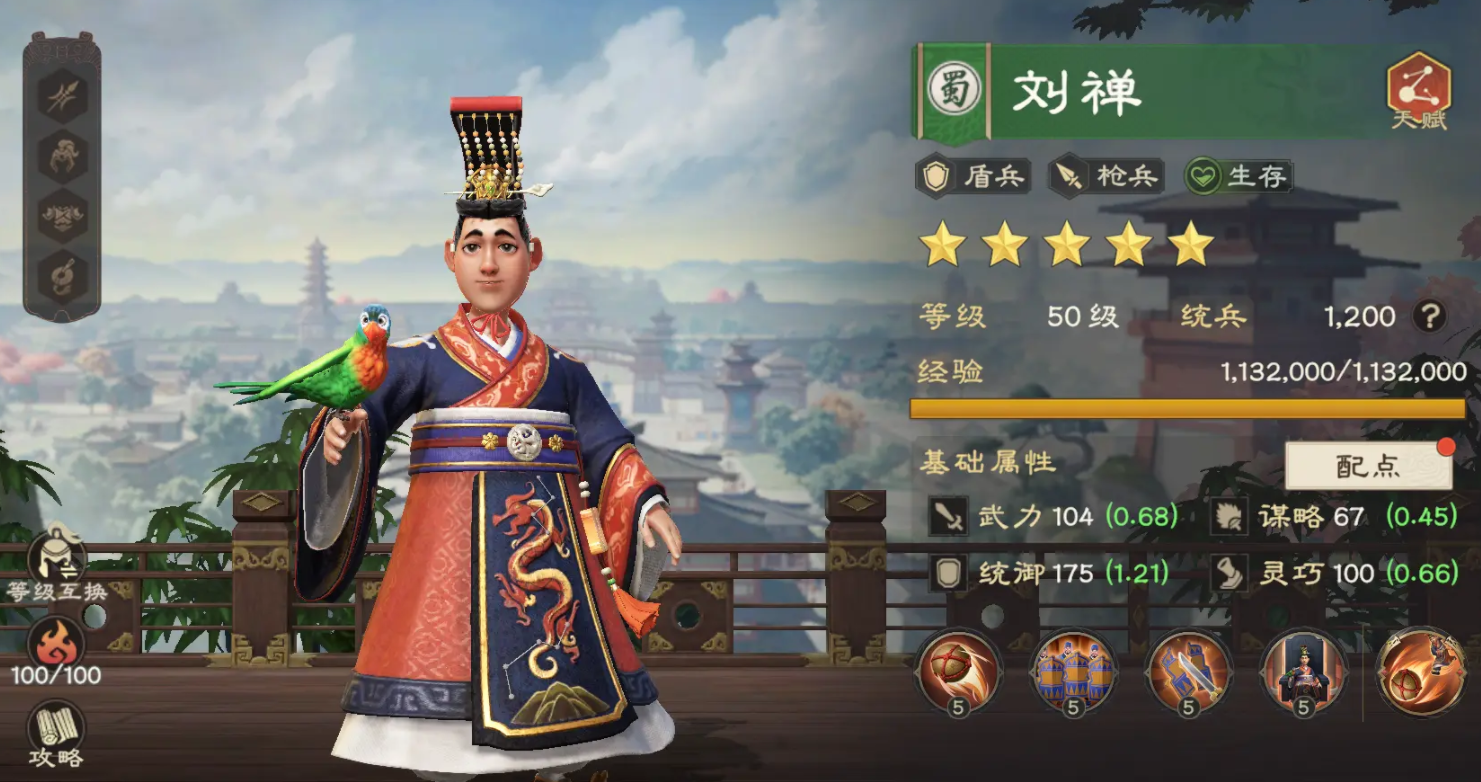Toggle the 枪兵 spear troop tag

tap(1105, 176)
